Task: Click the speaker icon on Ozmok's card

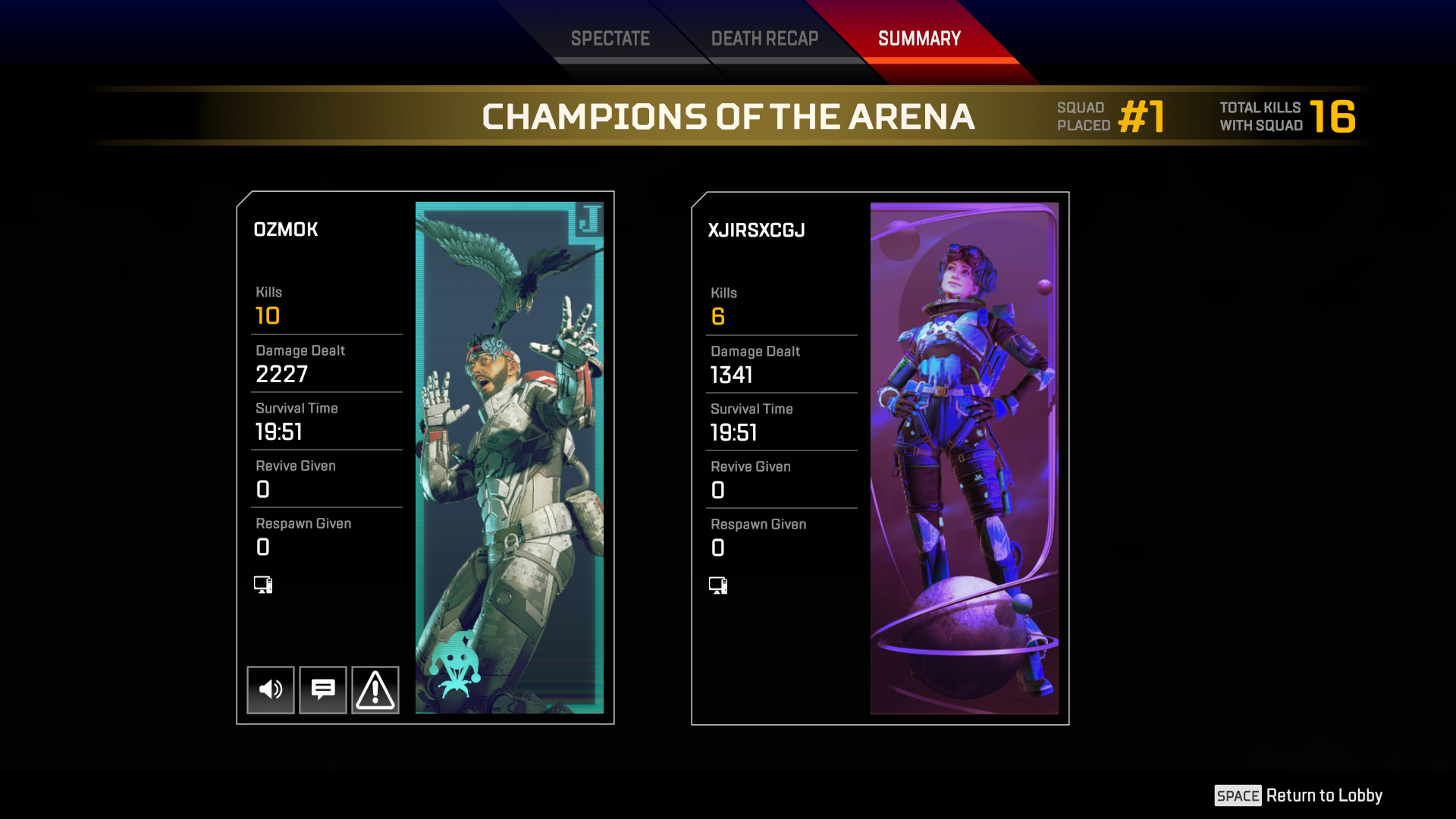Action: click(270, 689)
